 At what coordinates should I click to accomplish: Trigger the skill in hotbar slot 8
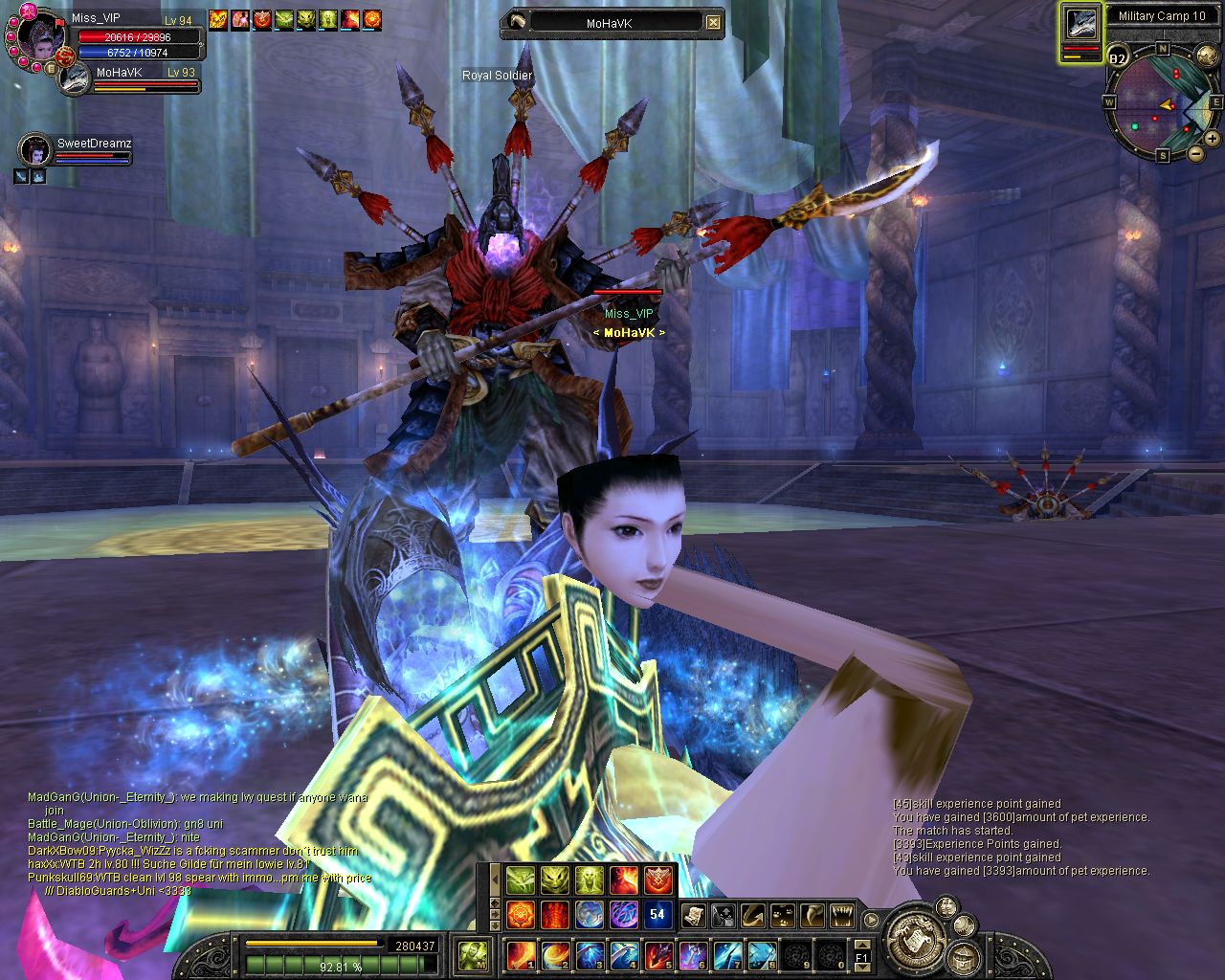[x=761, y=954]
